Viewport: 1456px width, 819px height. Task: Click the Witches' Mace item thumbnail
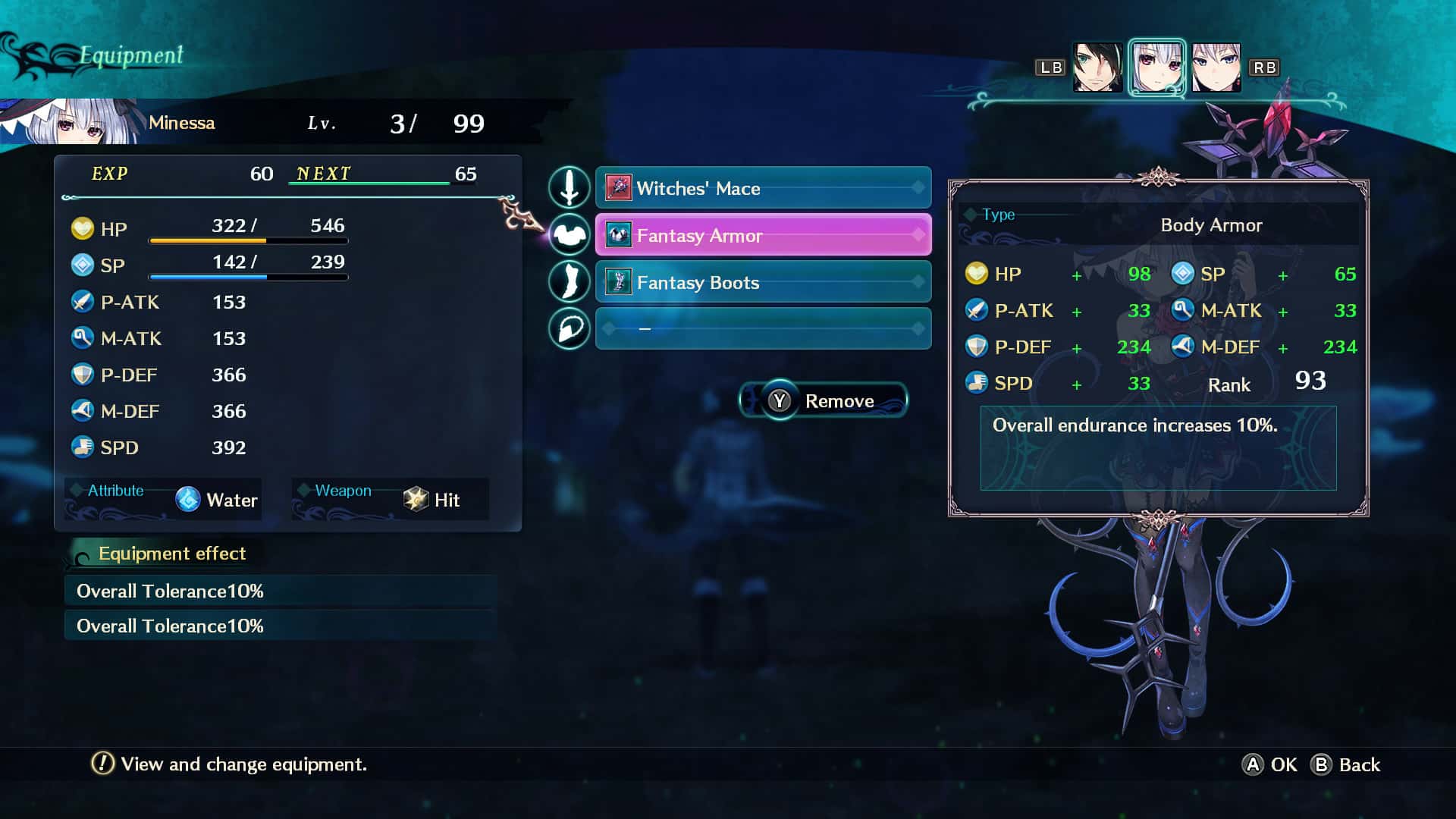point(620,188)
